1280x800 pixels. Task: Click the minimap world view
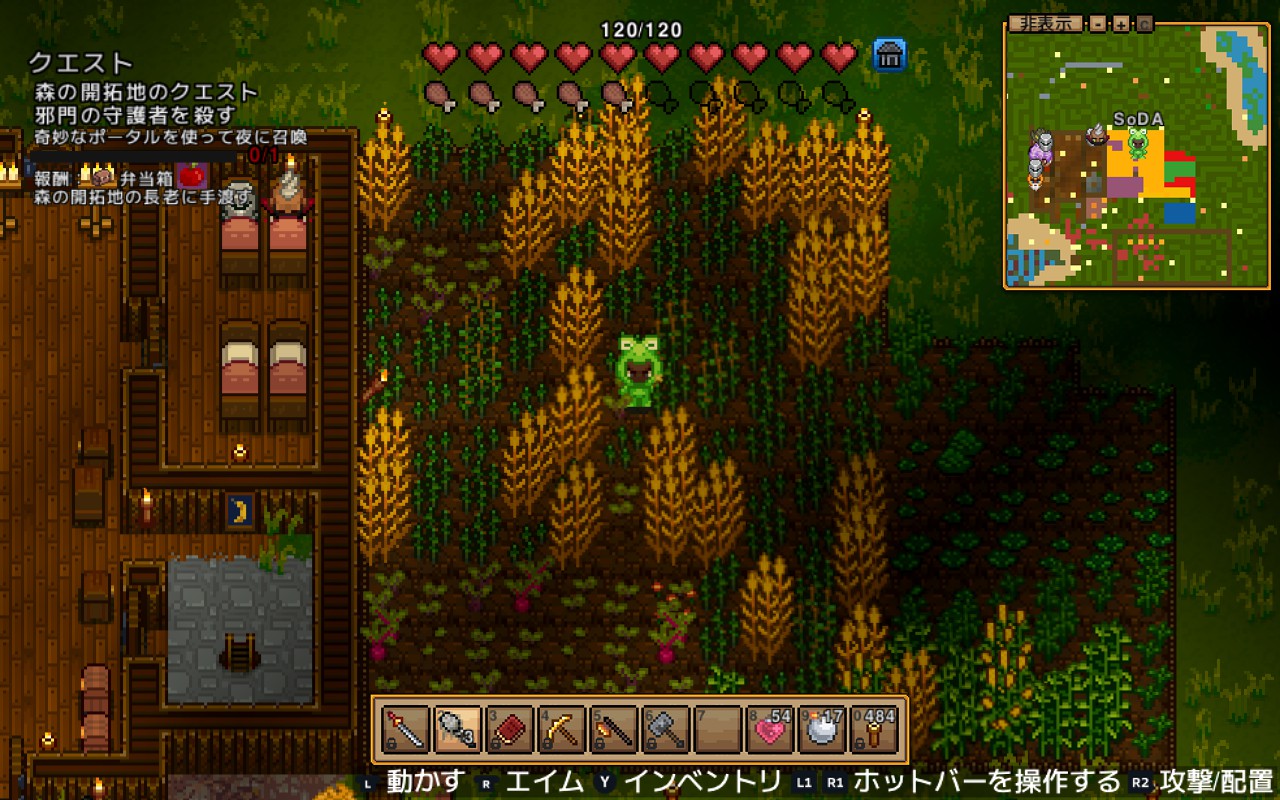click(1137, 160)
